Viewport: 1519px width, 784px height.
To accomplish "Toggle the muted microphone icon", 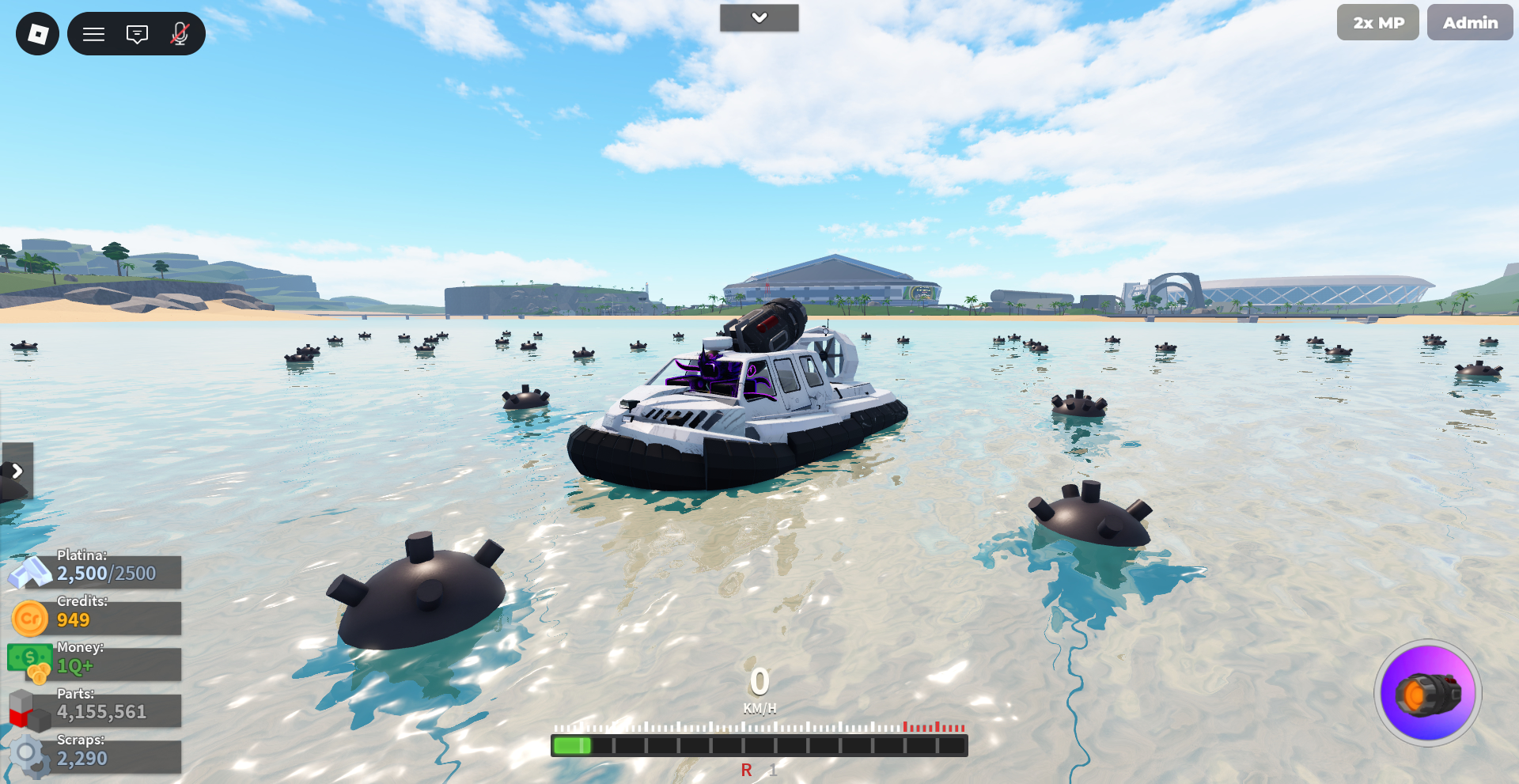I will tap(180, 34).
